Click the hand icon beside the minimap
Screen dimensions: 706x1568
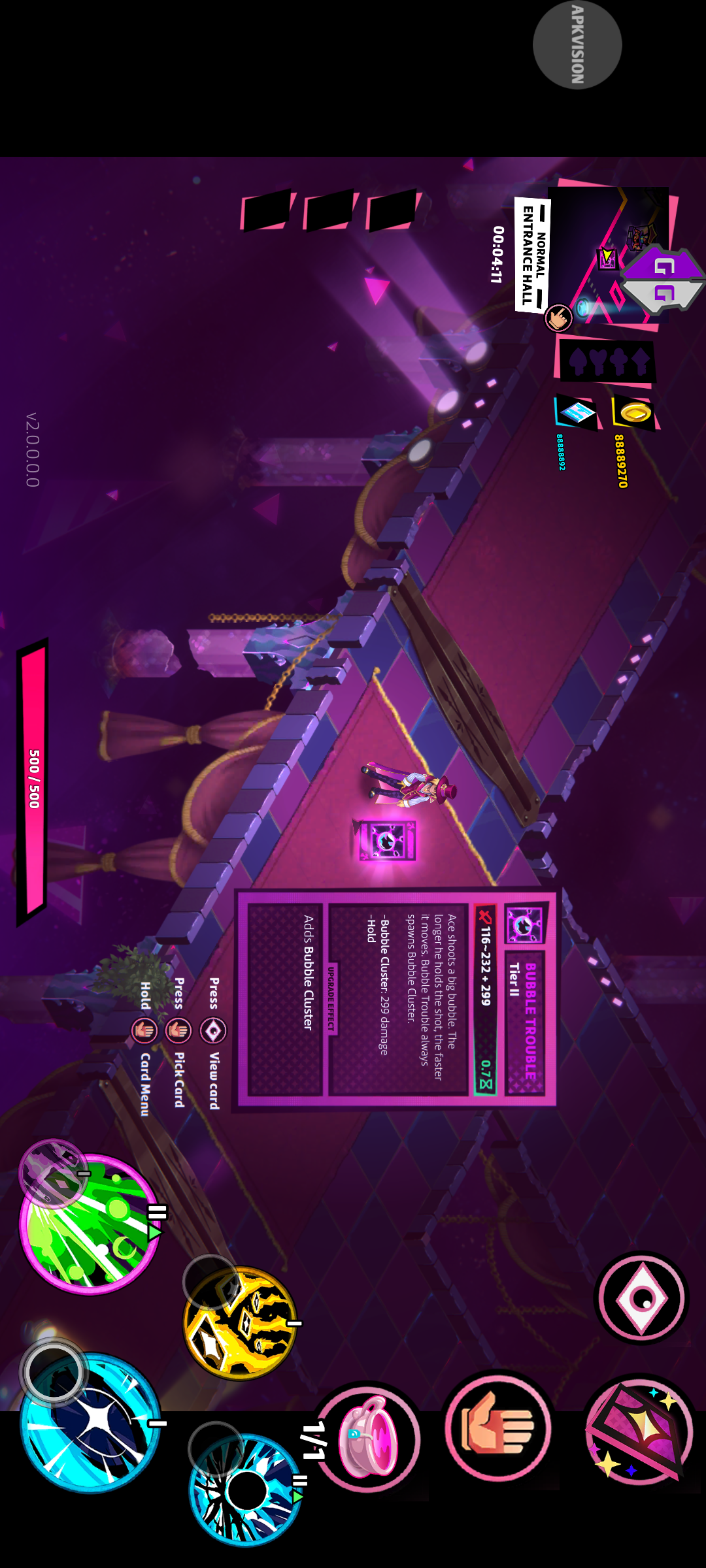coord(558,318)
